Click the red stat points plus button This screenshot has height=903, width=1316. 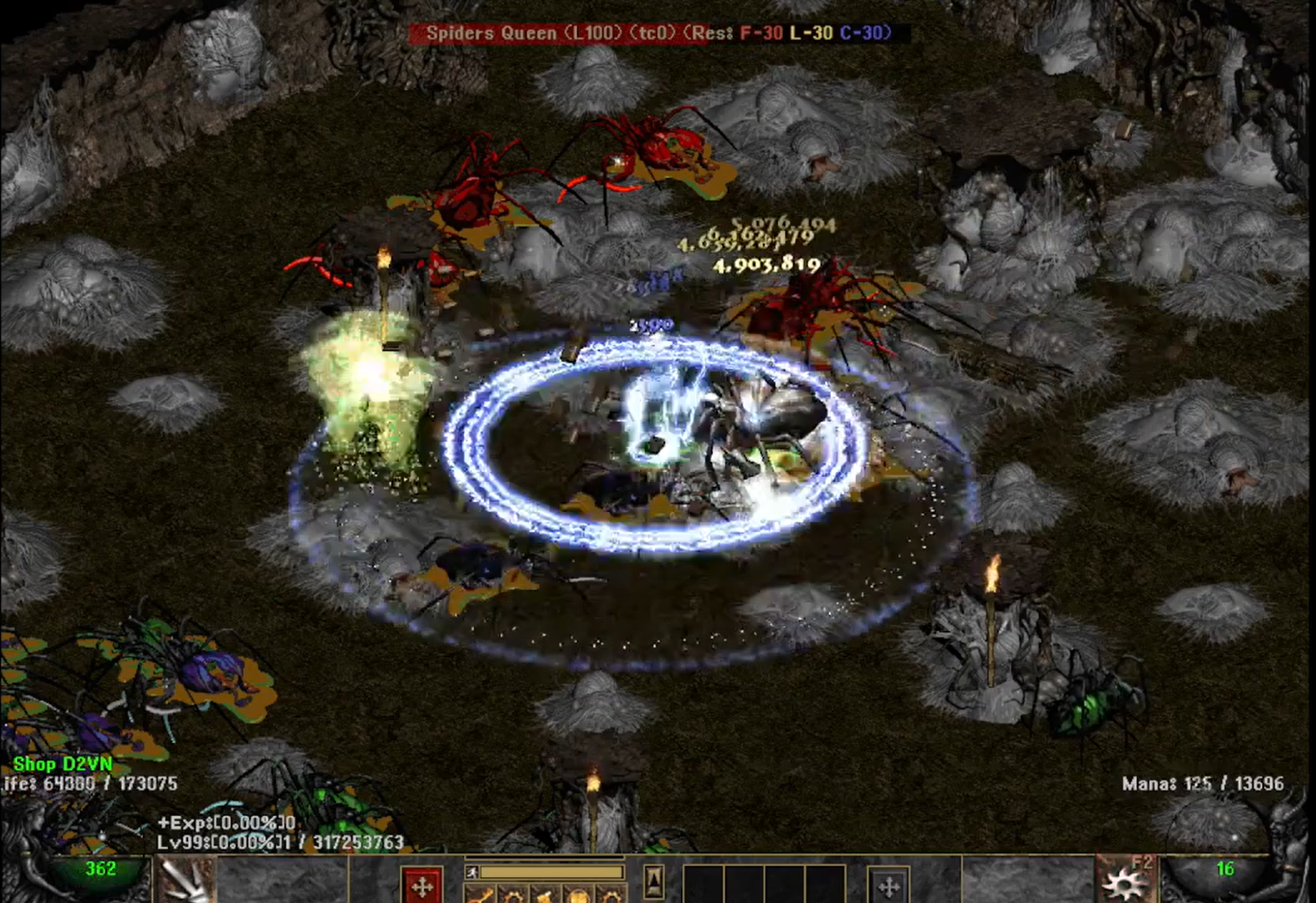pyautogui.click(x=422, y=885)
